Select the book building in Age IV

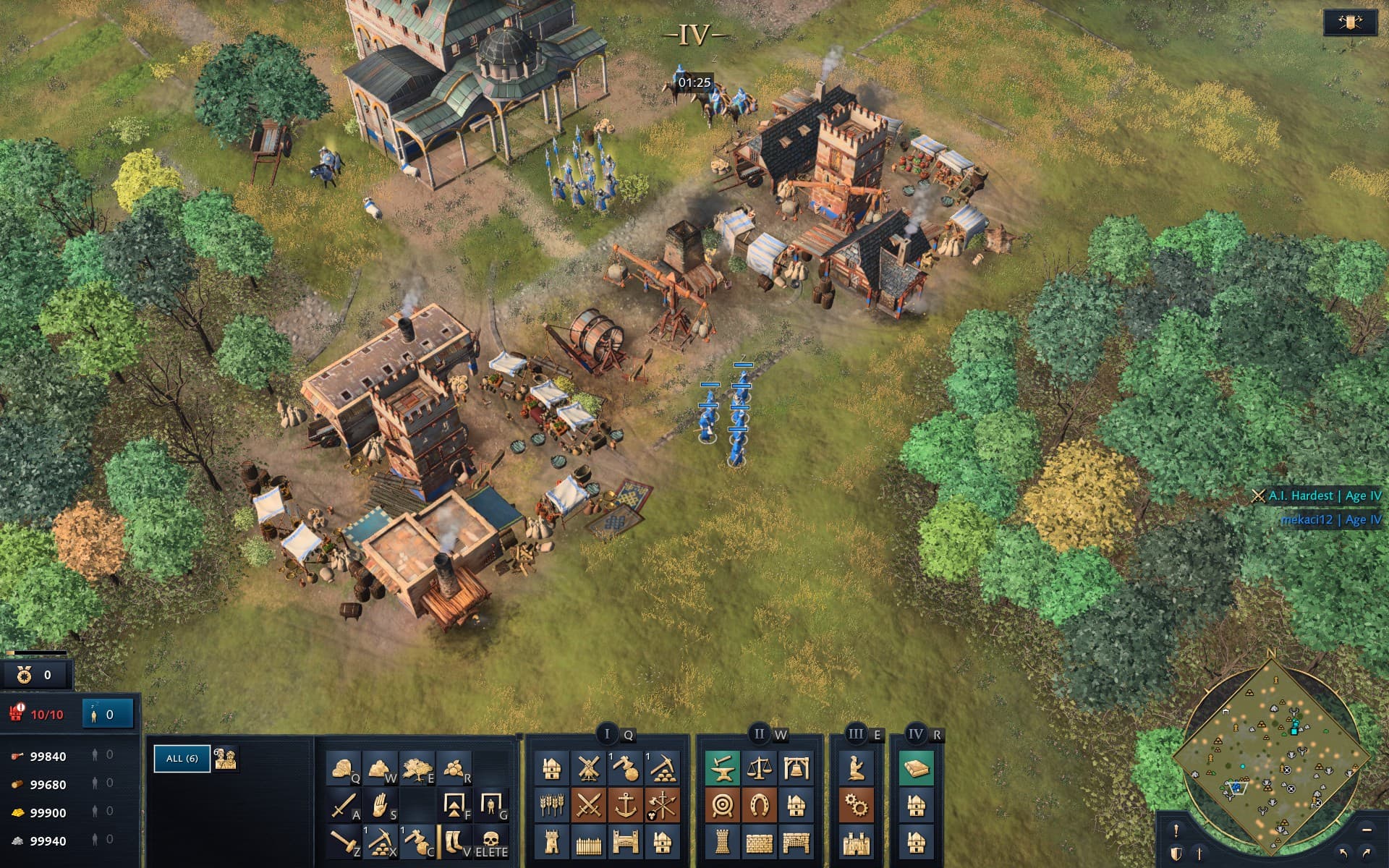point(916,768)
